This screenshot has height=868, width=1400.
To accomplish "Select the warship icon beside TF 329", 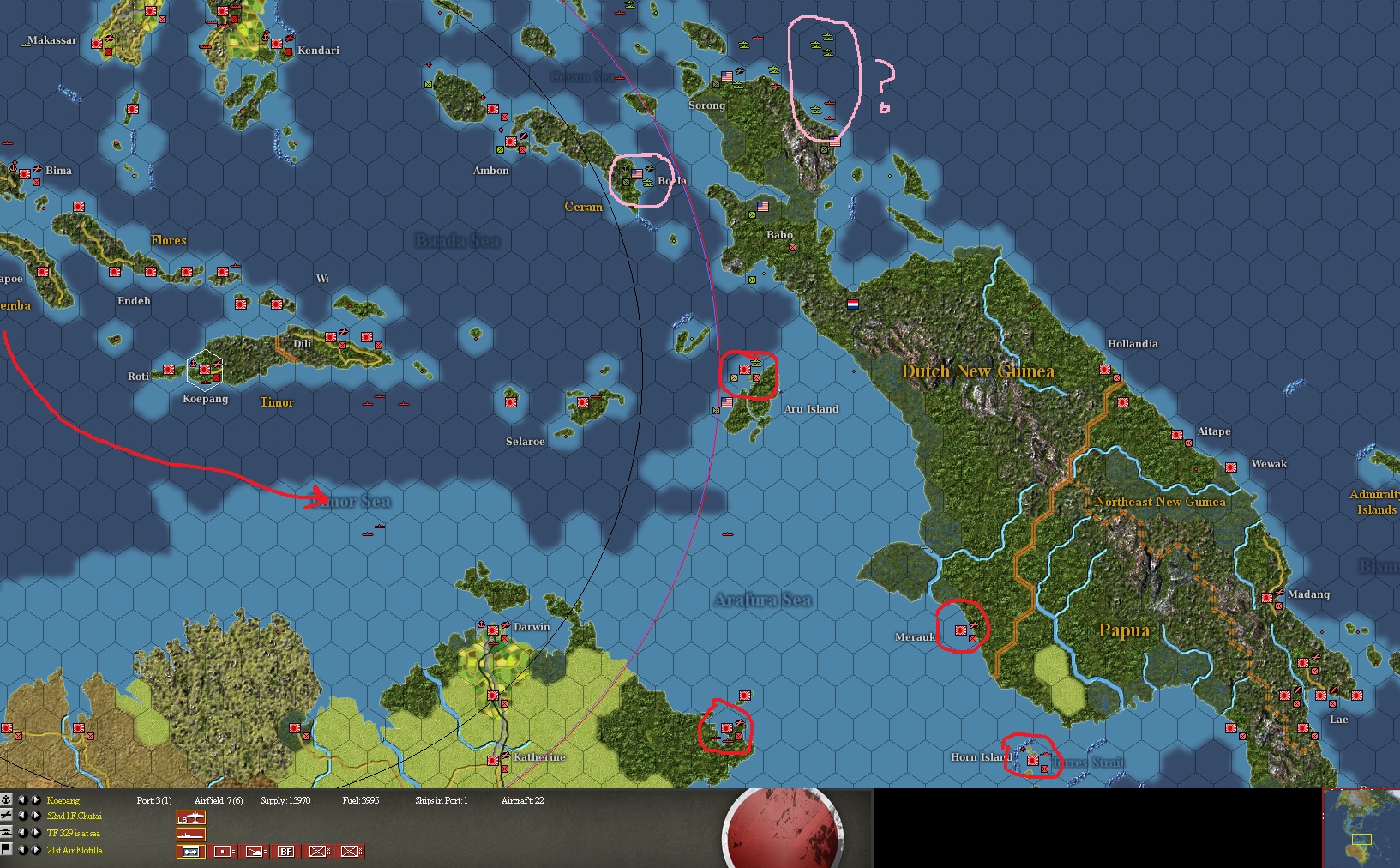I will pyautogui.click(x=7, y=833).
